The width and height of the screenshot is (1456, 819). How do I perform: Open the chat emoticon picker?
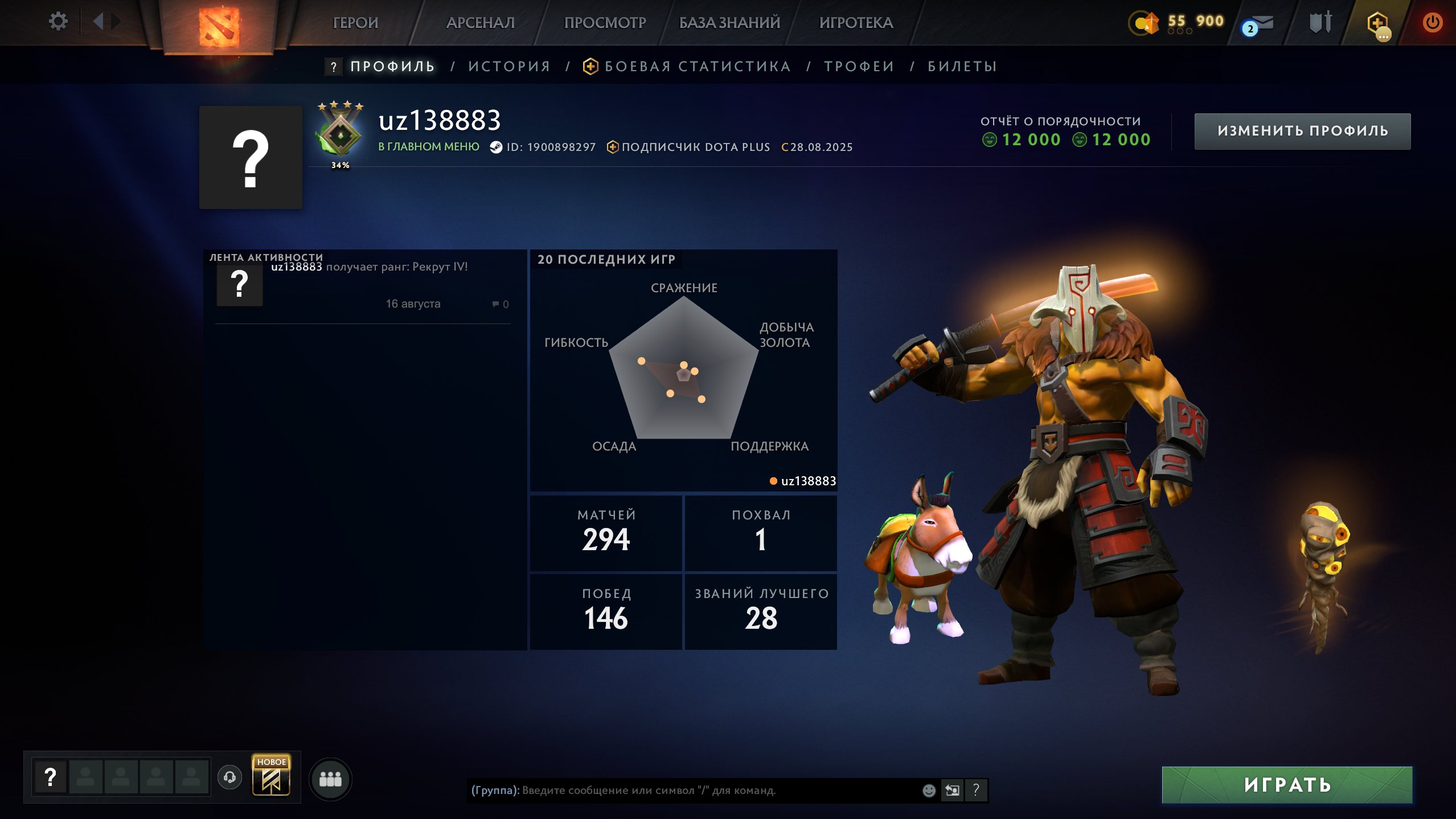coord(929,791)
